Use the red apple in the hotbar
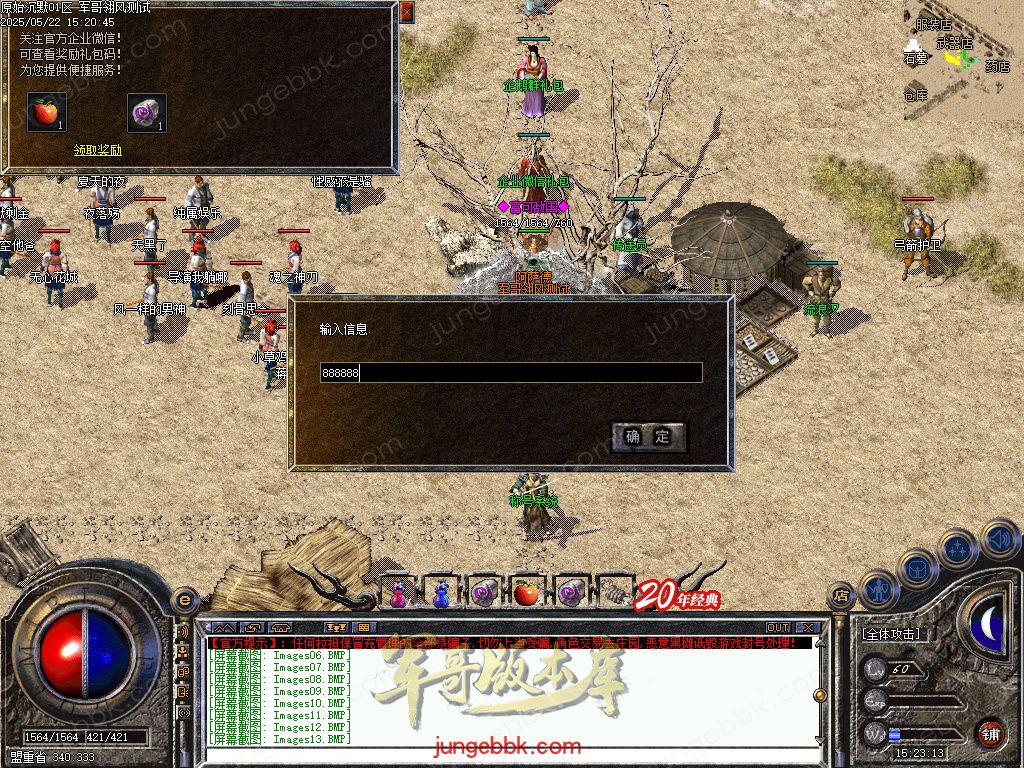Image resolution: width=1024 pixels, height=768 pixels. point(526,594)
